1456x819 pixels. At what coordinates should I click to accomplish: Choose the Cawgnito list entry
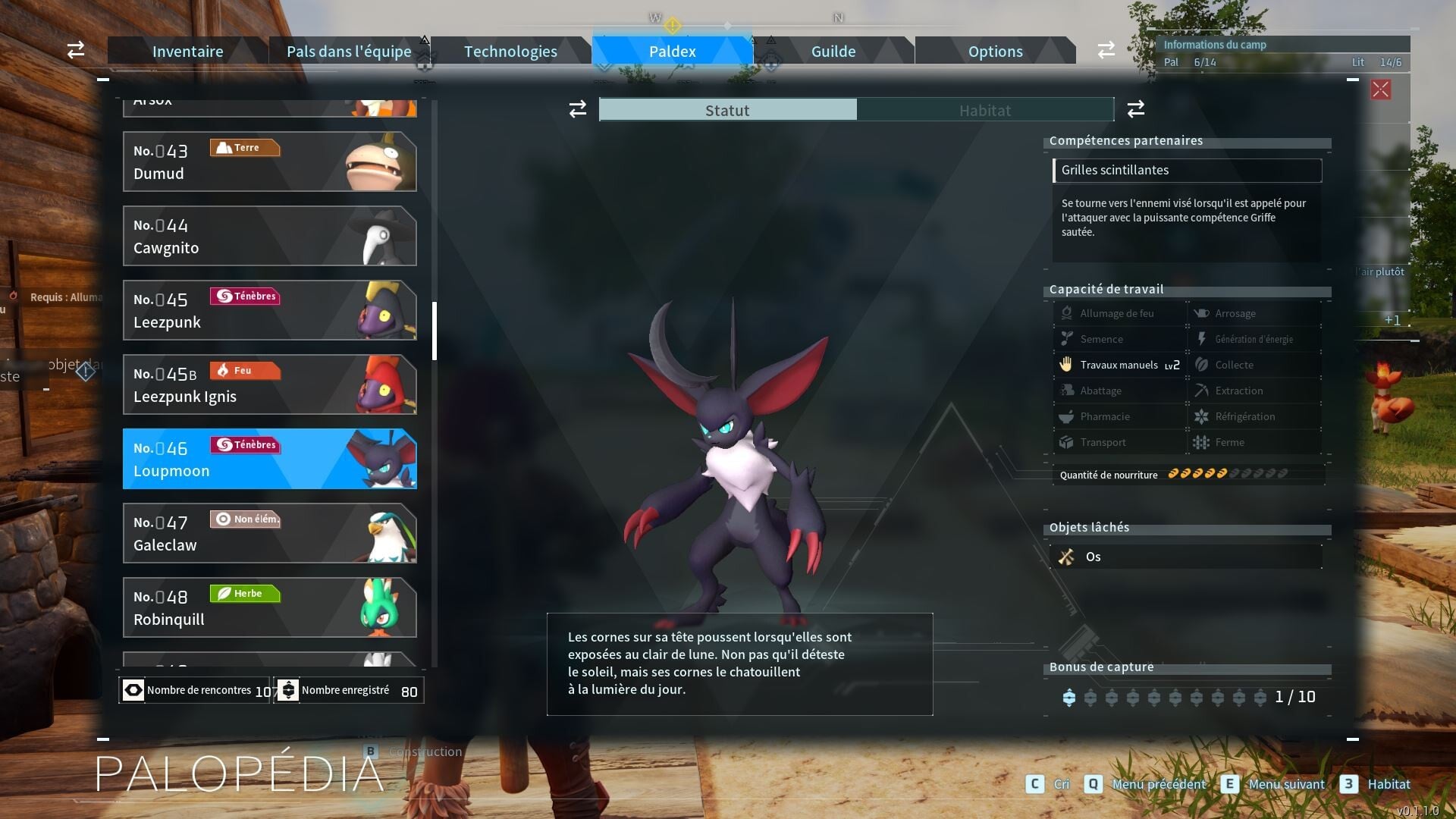[269, 236]
